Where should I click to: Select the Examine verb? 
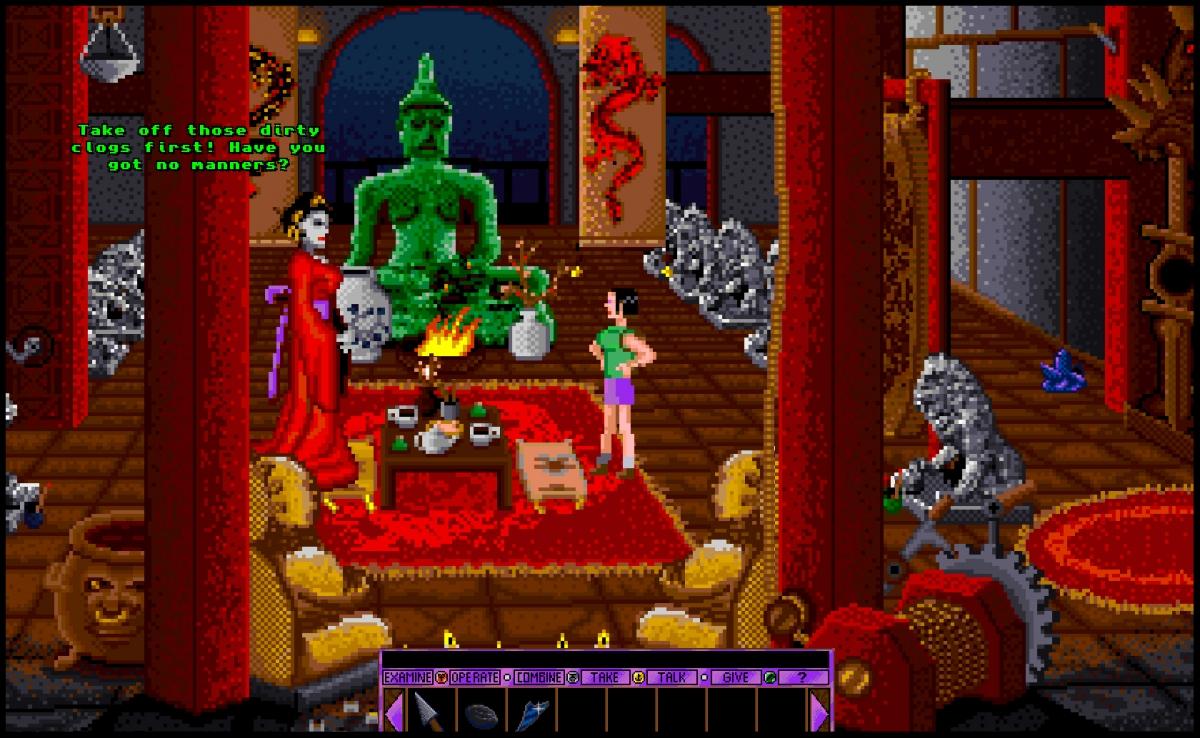click(408, 677)
